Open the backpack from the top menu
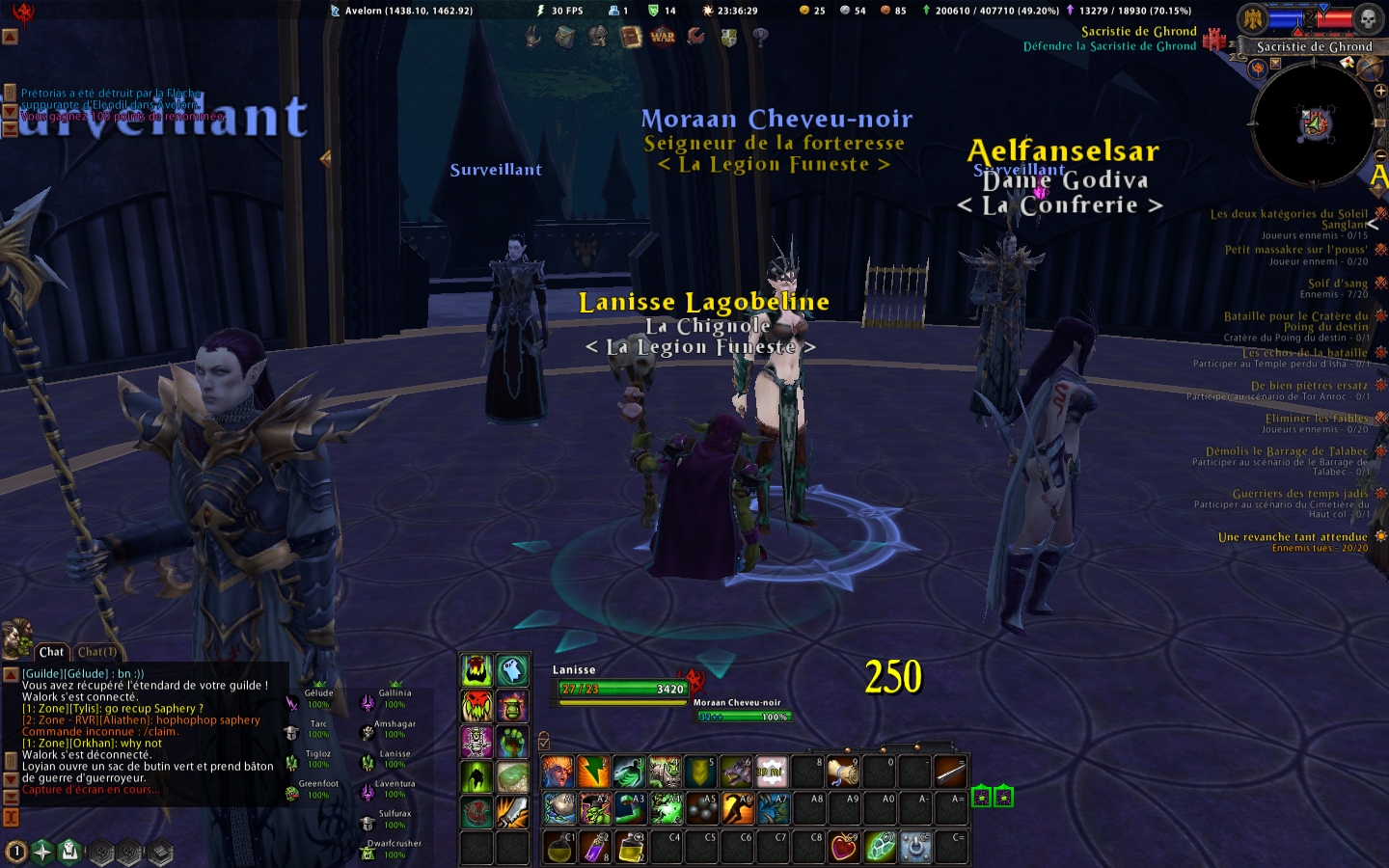Screen dimensions: 1389x868 (x=565, y=37)
